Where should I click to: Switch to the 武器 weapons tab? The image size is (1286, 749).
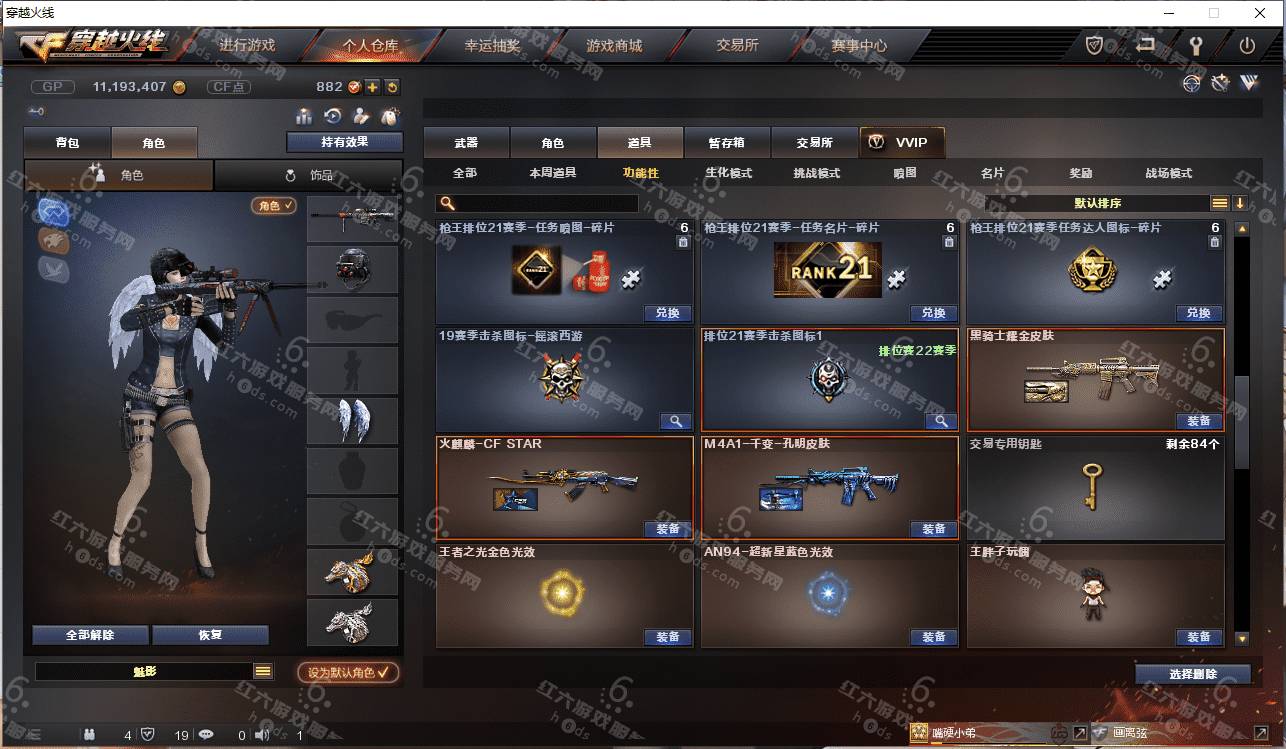466,143
